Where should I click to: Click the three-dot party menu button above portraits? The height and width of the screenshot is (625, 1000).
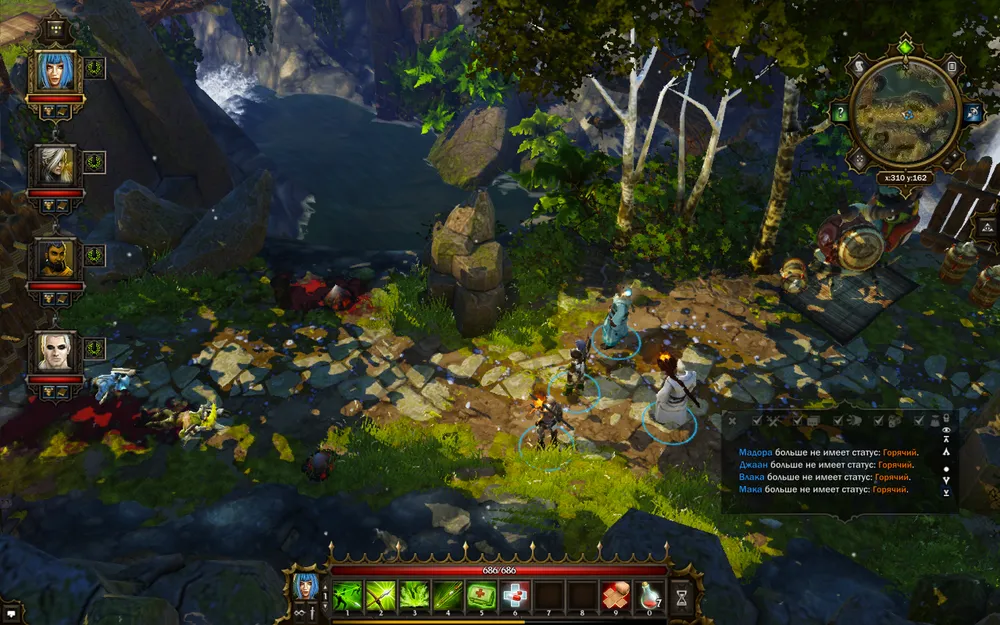tap(55, 30)
